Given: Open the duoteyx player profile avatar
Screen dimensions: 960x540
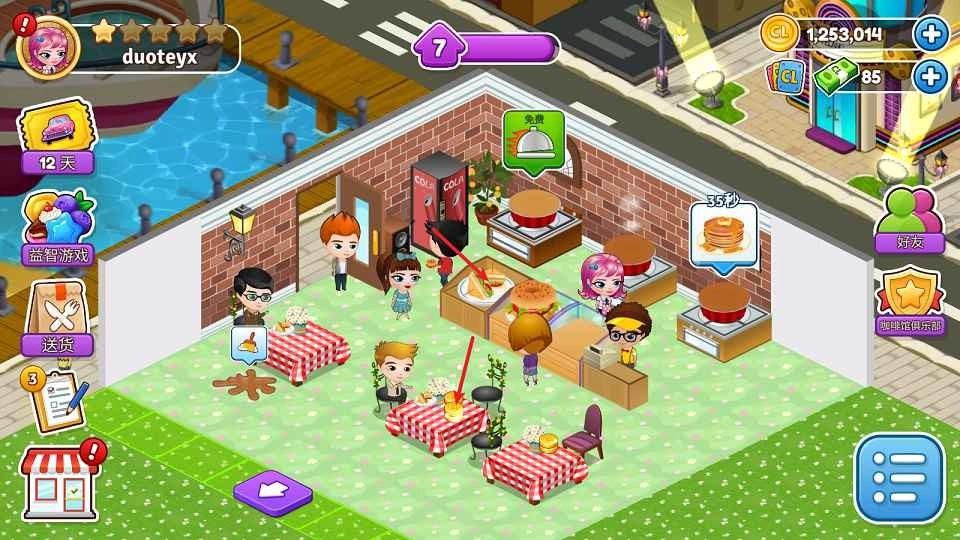Looking at the screenshot, I should click(47, 48).
